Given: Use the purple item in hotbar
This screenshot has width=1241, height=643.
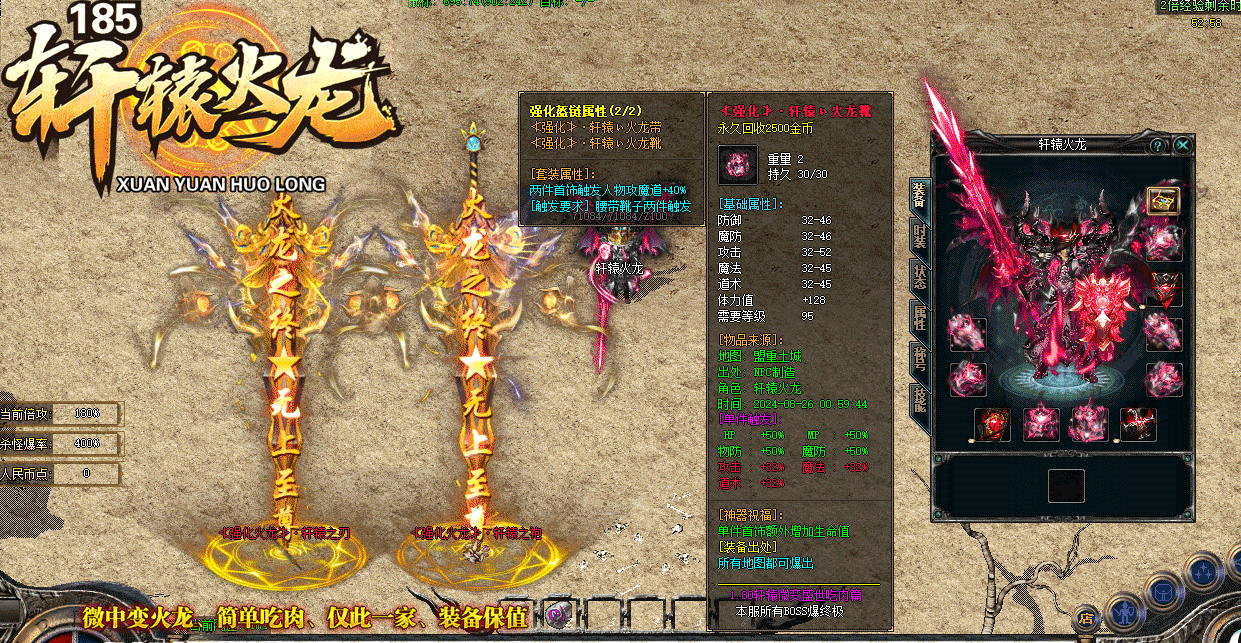Looking at the screenshot, I should coord(556,613).
